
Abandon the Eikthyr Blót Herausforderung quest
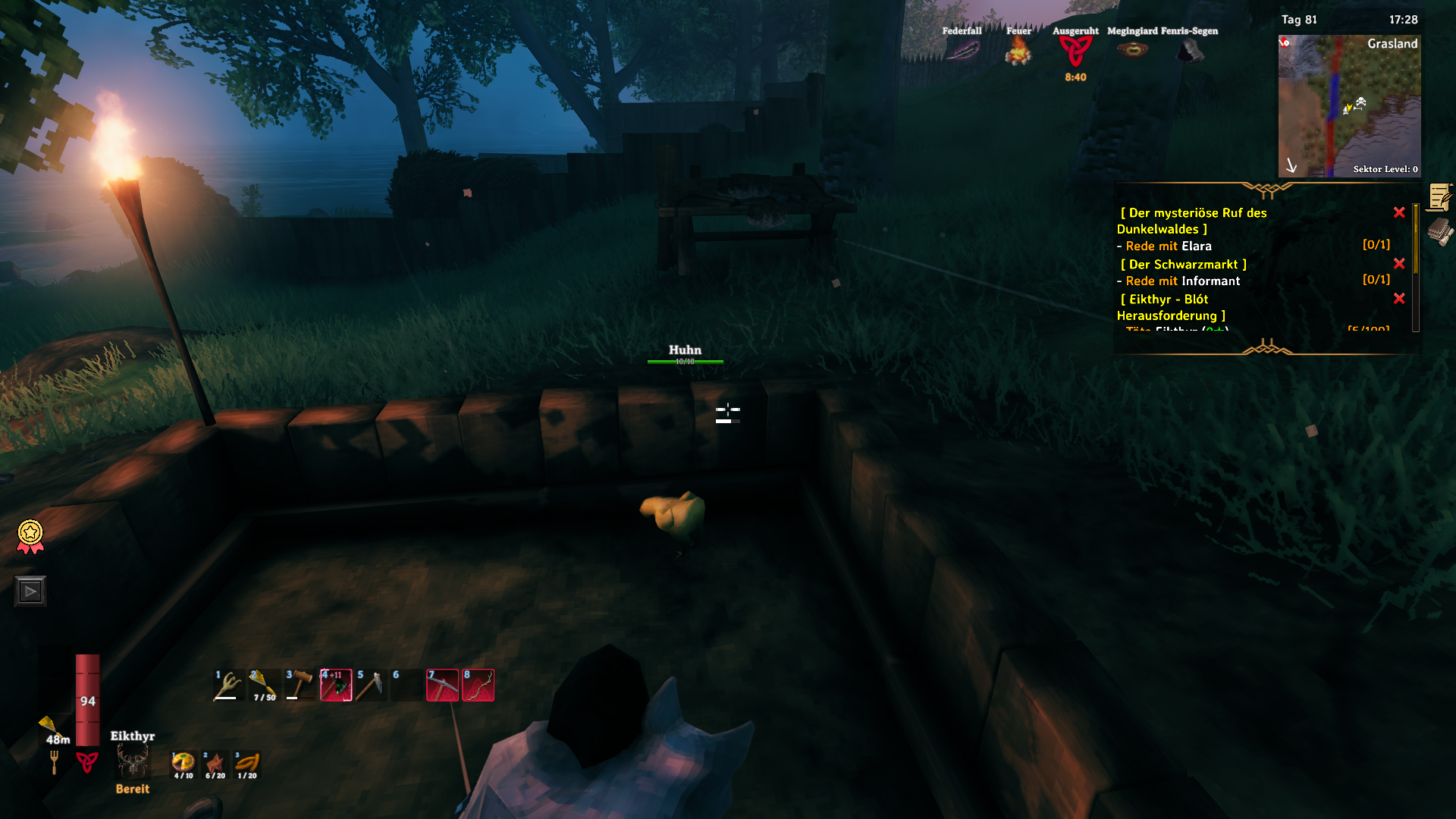point(1399,299)
